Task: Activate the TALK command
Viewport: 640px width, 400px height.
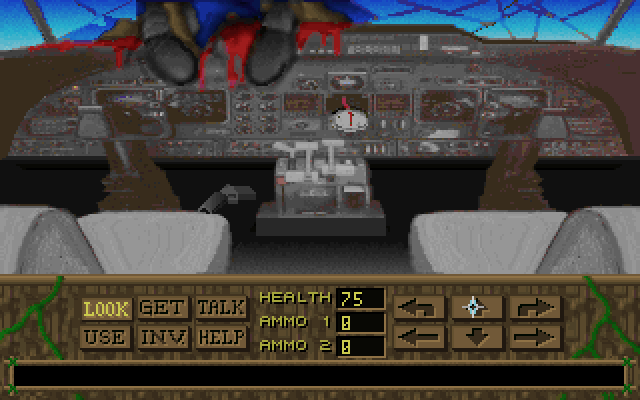Action: coord(221,308)
